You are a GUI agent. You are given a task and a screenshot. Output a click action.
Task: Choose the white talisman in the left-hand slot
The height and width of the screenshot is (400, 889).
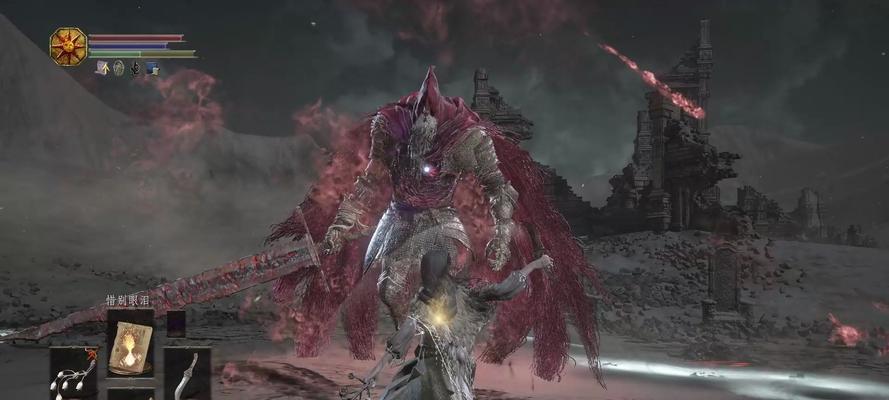[74, 373]
